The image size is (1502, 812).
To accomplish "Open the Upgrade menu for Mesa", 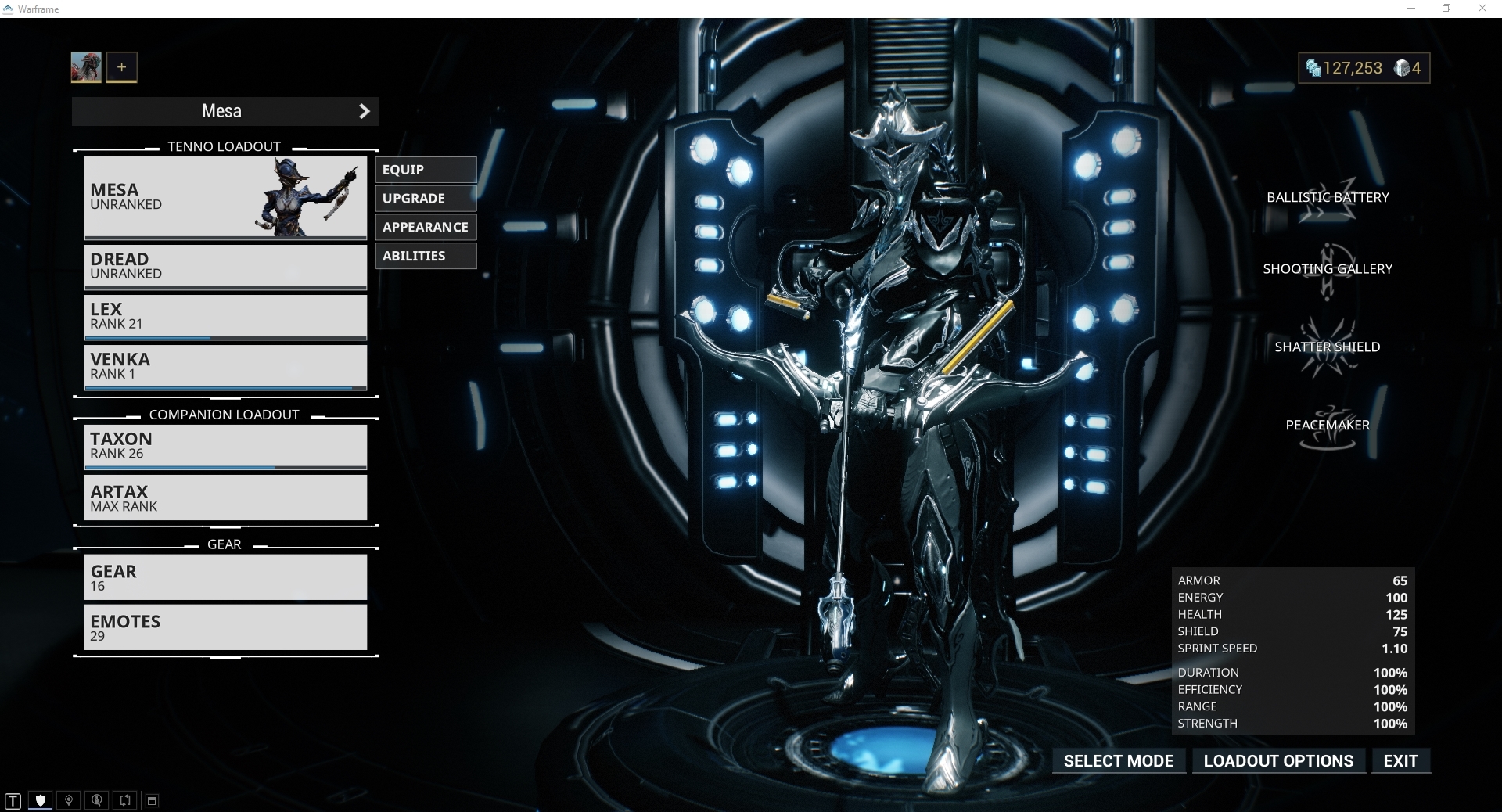I will pyautogui.click(x=426, y=199).
